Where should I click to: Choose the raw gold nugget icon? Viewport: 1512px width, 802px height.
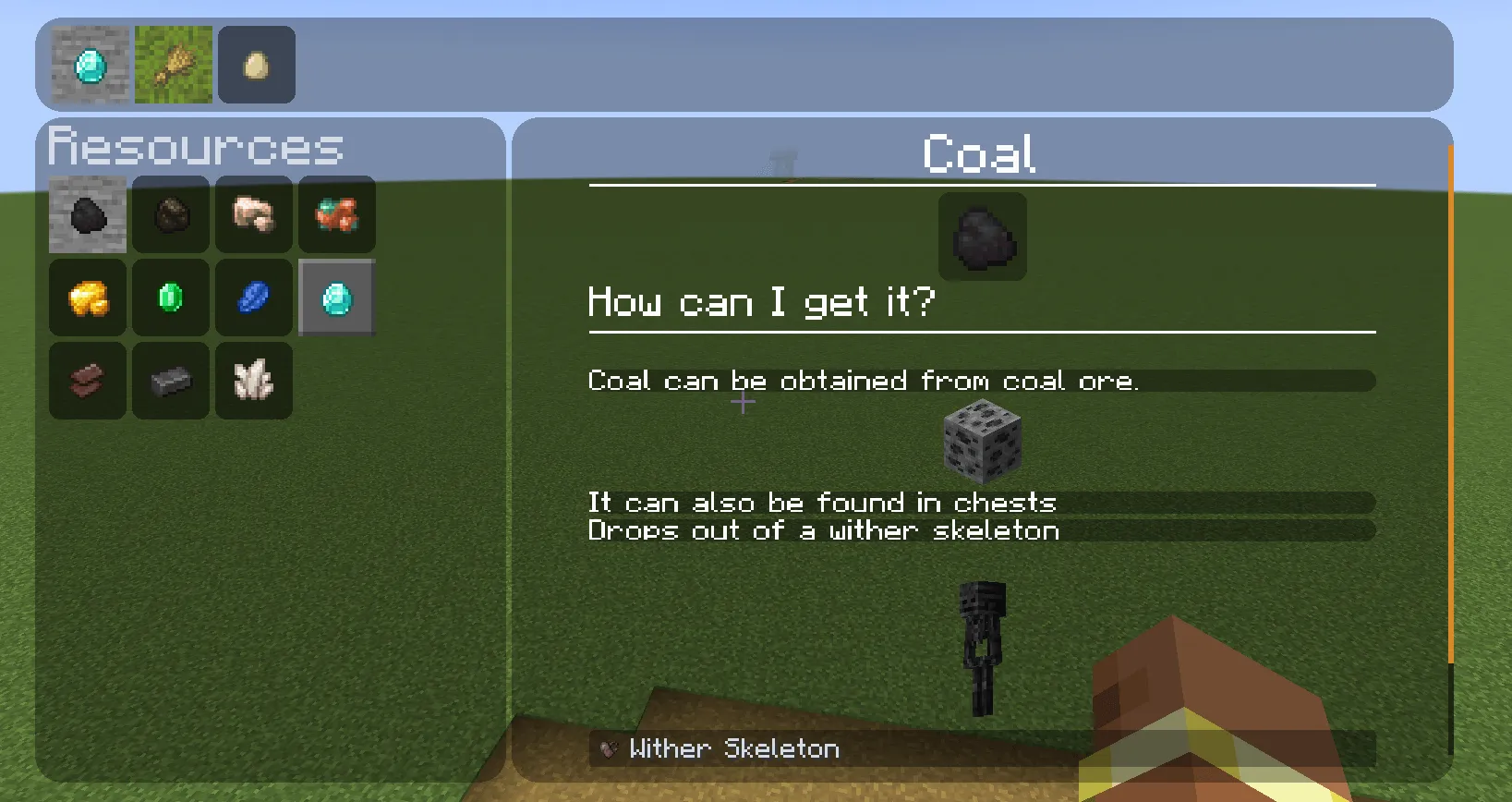87,298
